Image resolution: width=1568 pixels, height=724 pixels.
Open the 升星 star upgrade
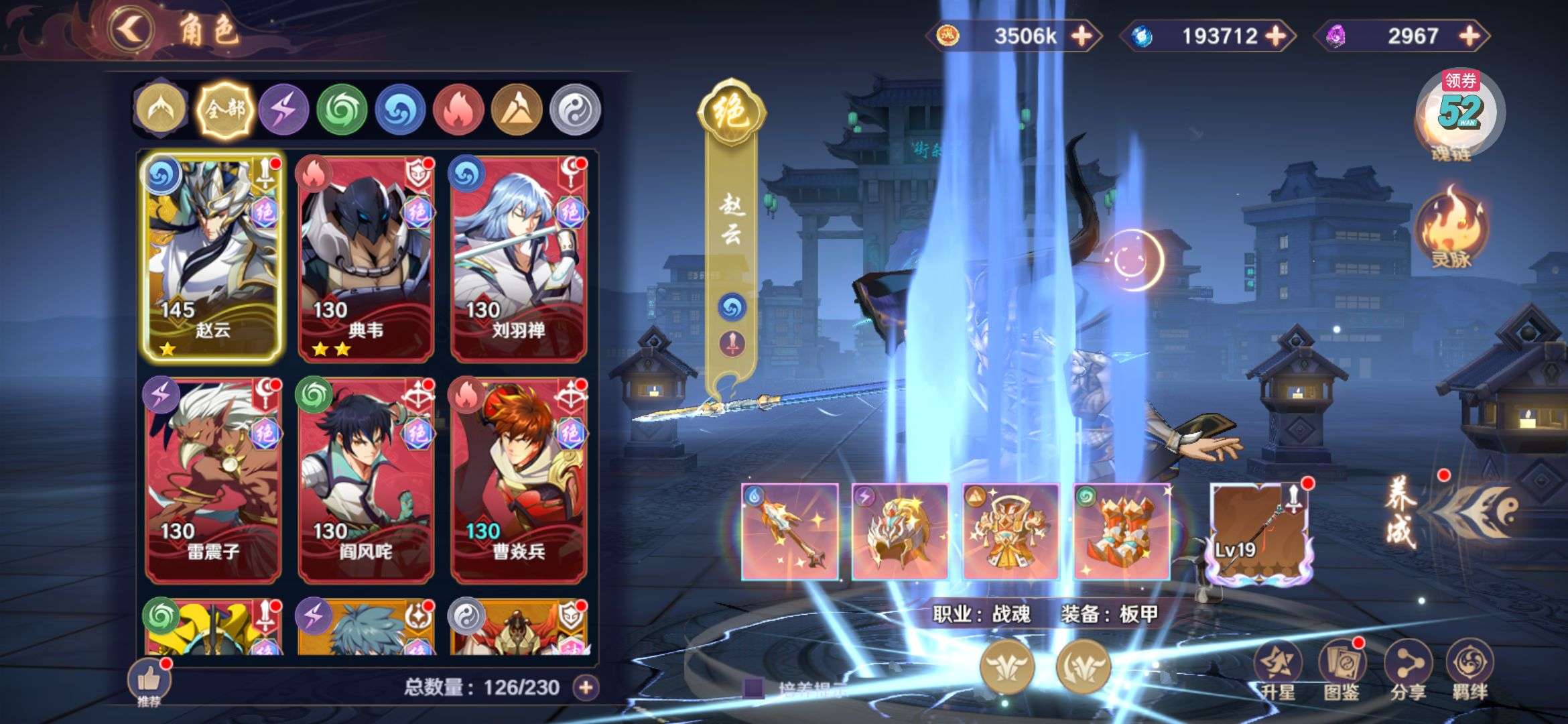pyautogui.click(x=1277, y=669)
